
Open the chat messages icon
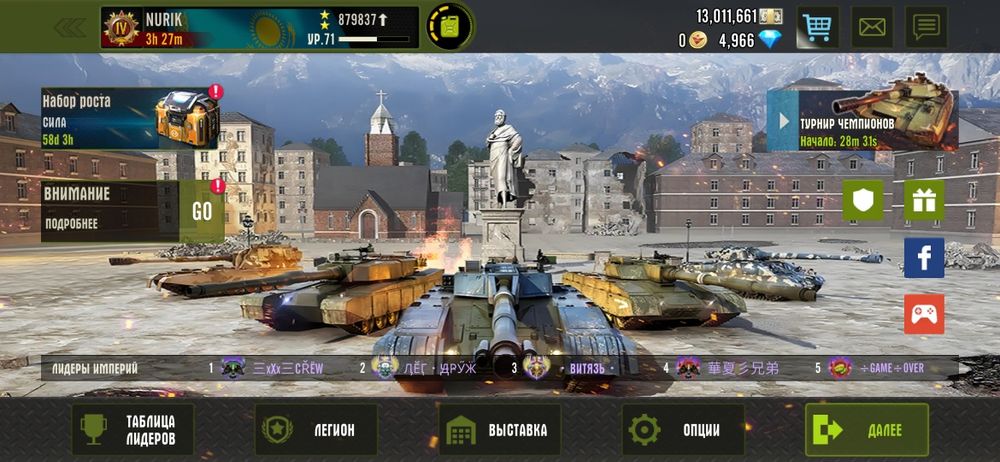[926, 27]
